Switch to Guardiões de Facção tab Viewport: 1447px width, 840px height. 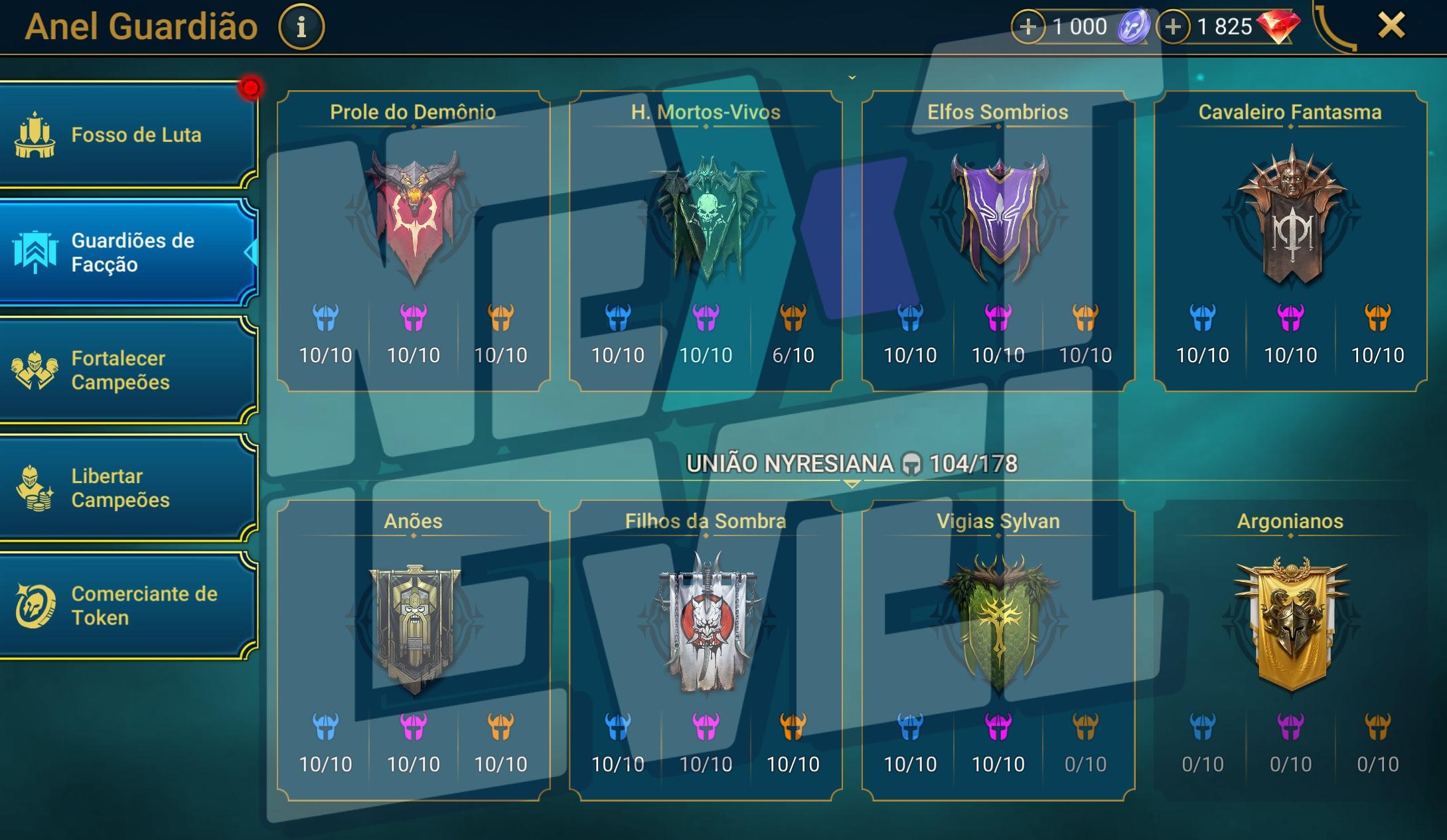pyautogui.click(x=126, y=252)
